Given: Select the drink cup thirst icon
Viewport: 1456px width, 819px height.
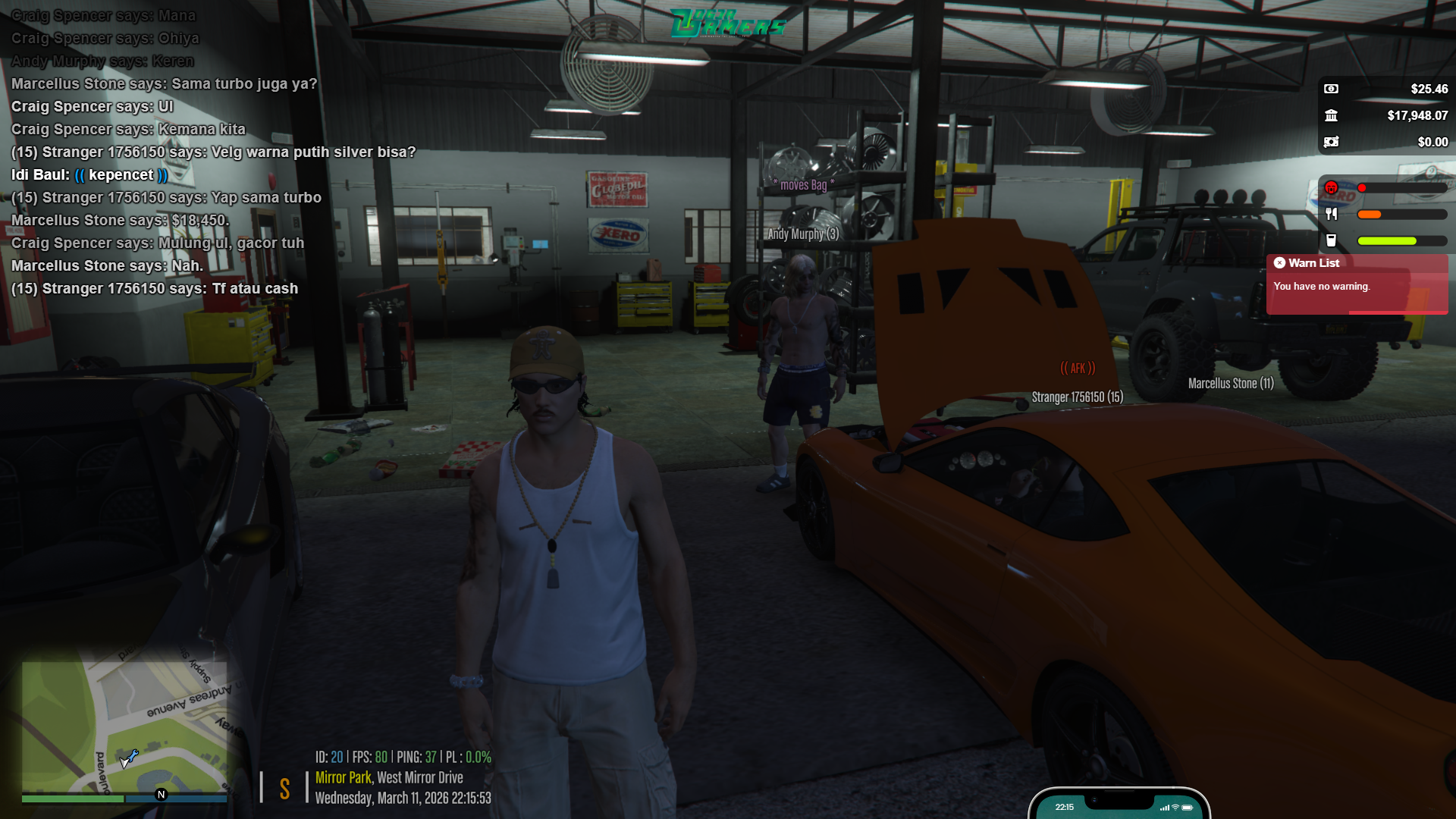Looking at the screenshot, I should 1331,240.
